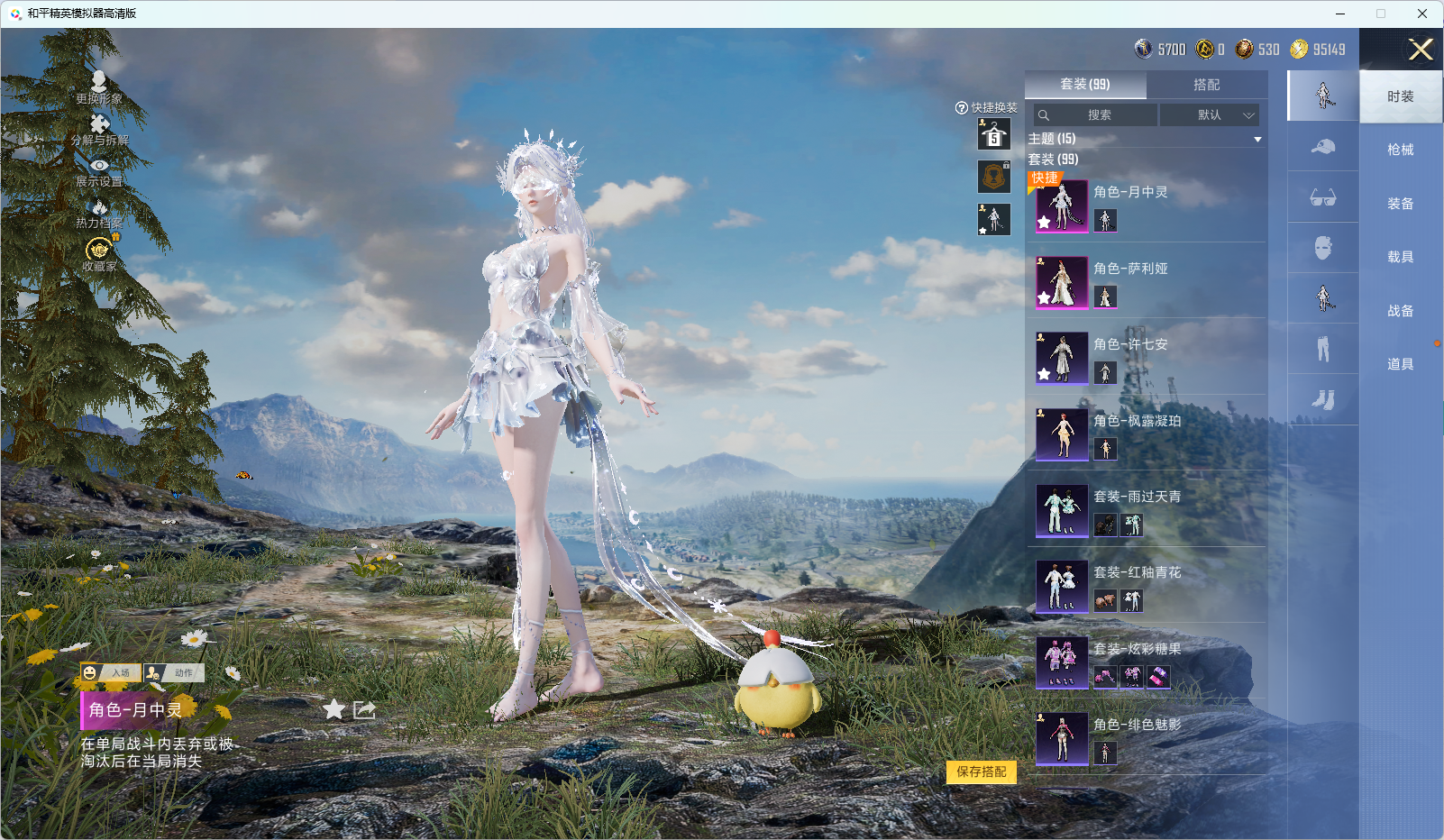Open 展示设置 display settings
The image size is (1444, 840).
pyautogui.click(x=99, y=172)
